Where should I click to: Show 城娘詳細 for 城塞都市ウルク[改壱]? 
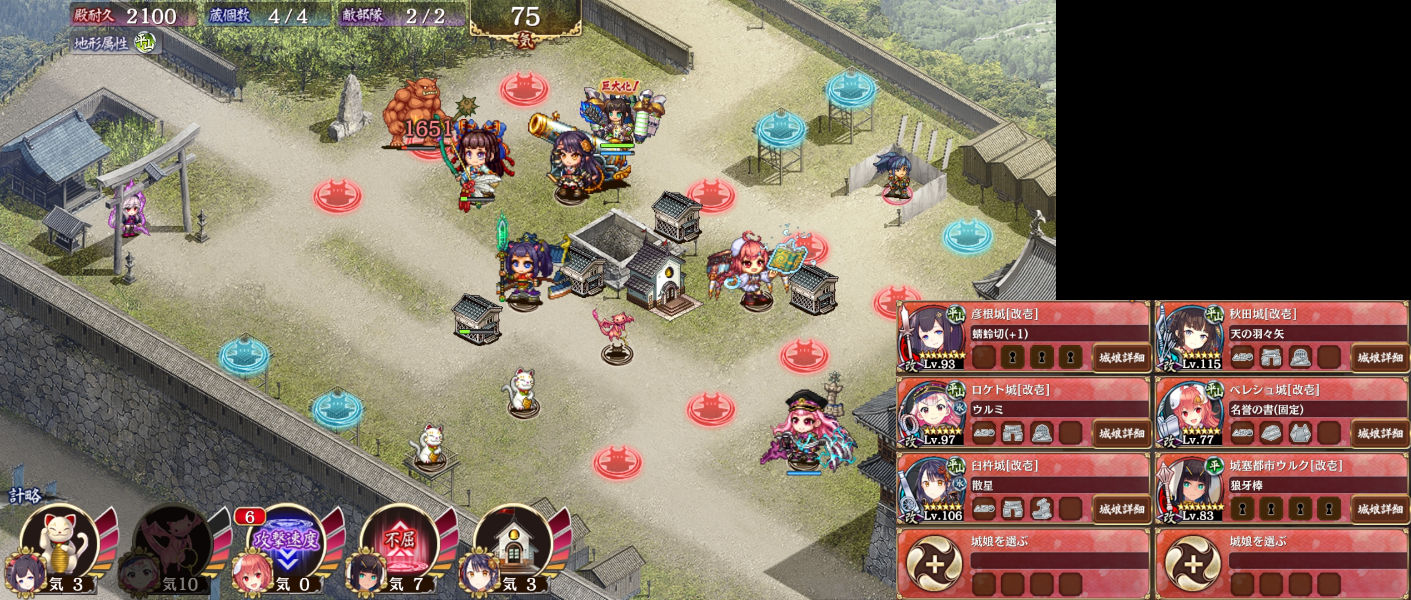pyautogui.click(x=1379, y=509)
